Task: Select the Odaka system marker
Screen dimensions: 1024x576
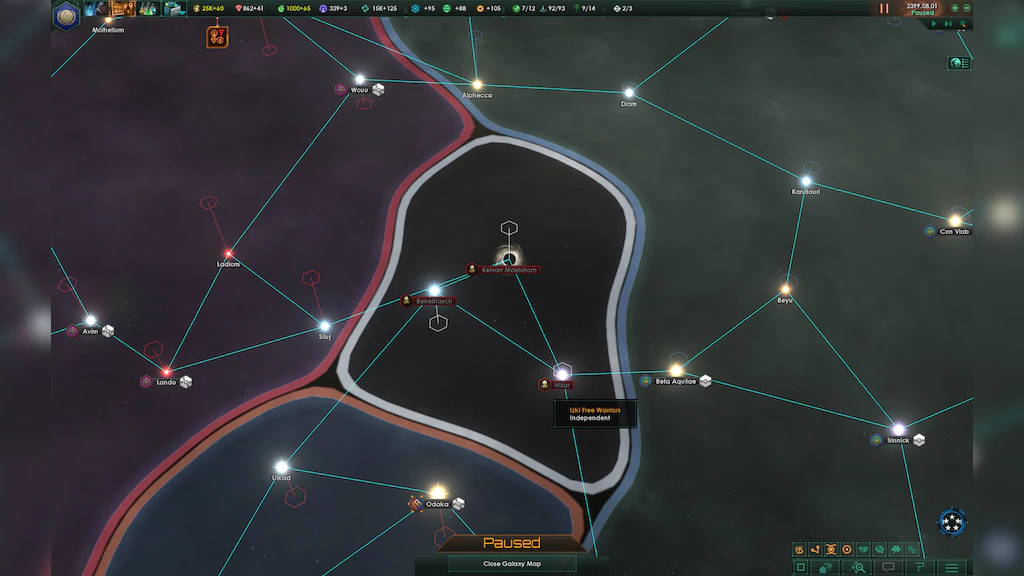Action: pos(438,492)
